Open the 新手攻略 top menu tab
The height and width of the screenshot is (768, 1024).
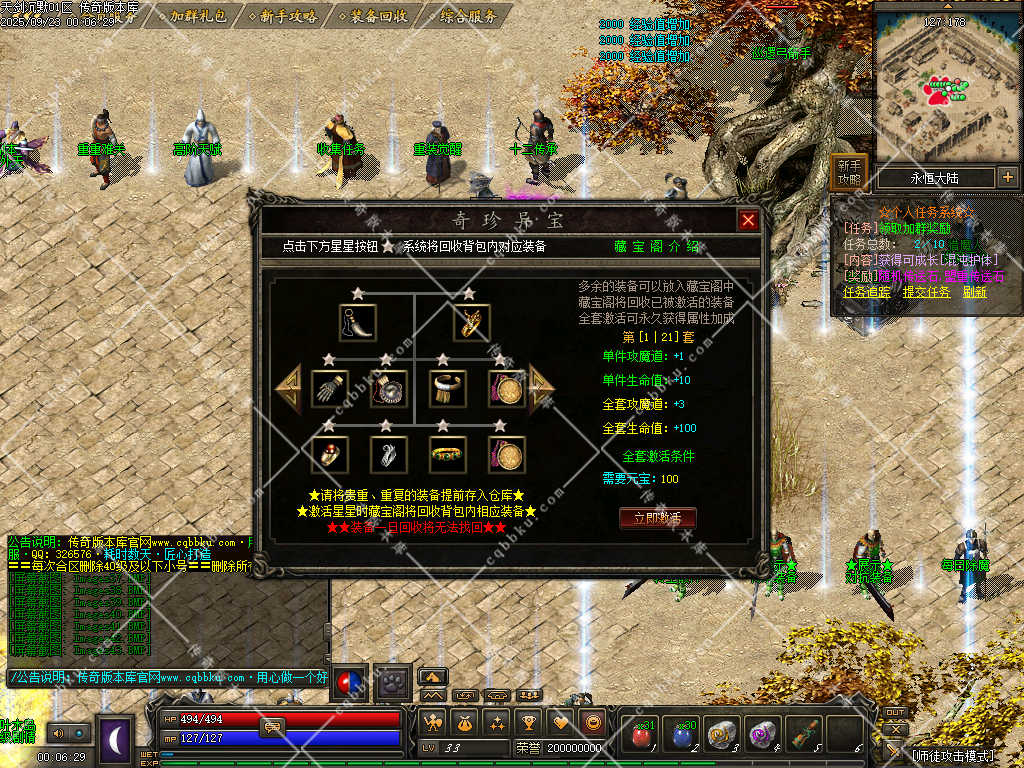point(288,16)
